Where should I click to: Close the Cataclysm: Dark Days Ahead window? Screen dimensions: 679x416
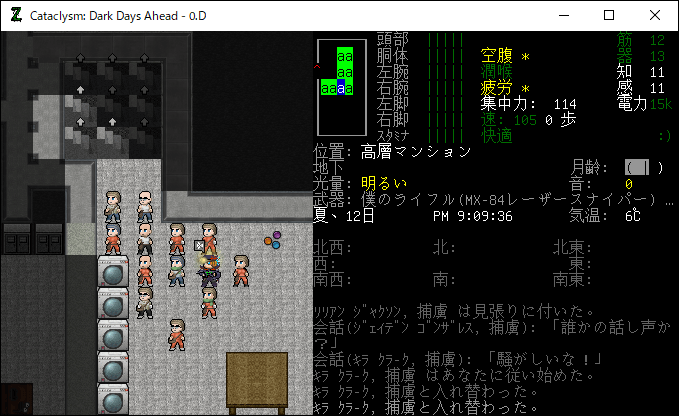[x=655, y=15]
